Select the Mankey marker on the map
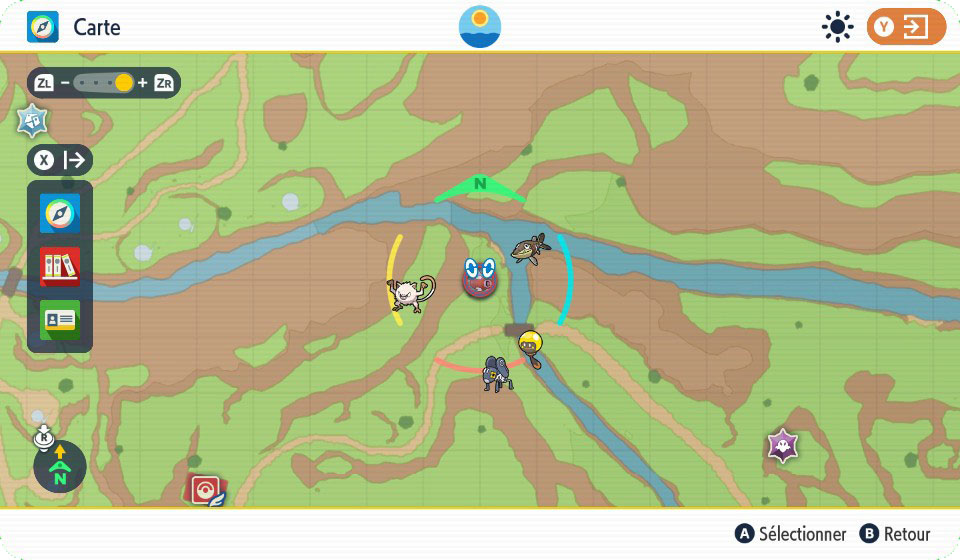This screenshot has width=960, height=560. coord(411,294)
